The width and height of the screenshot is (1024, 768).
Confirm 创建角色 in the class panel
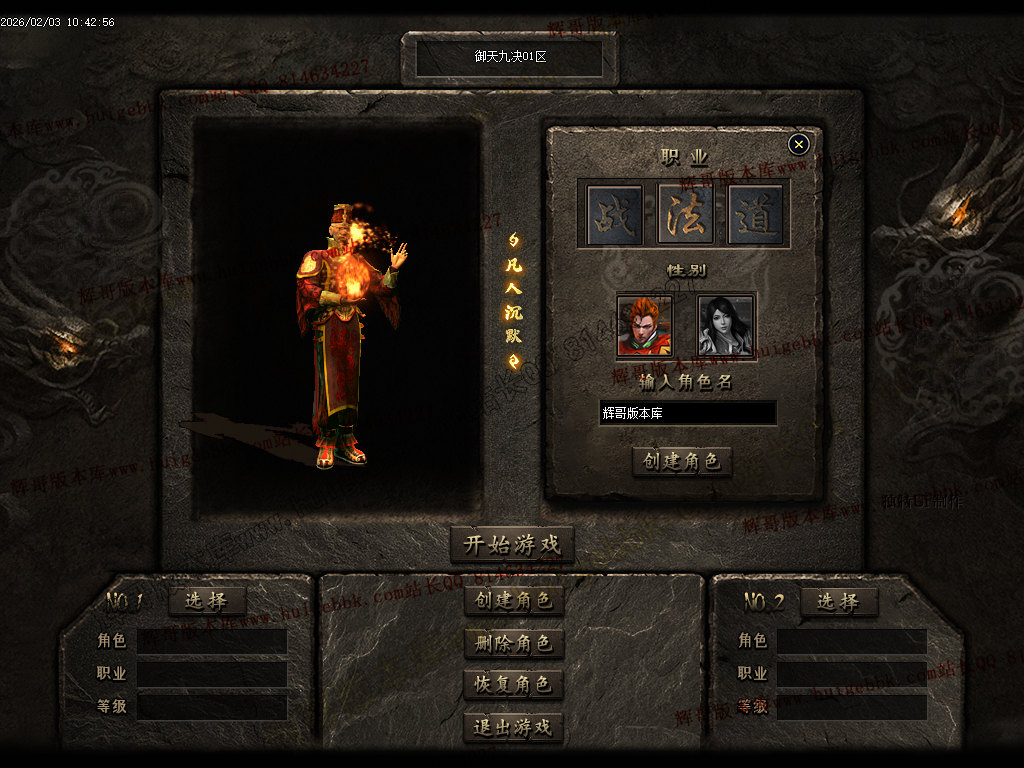coord(682,461)
